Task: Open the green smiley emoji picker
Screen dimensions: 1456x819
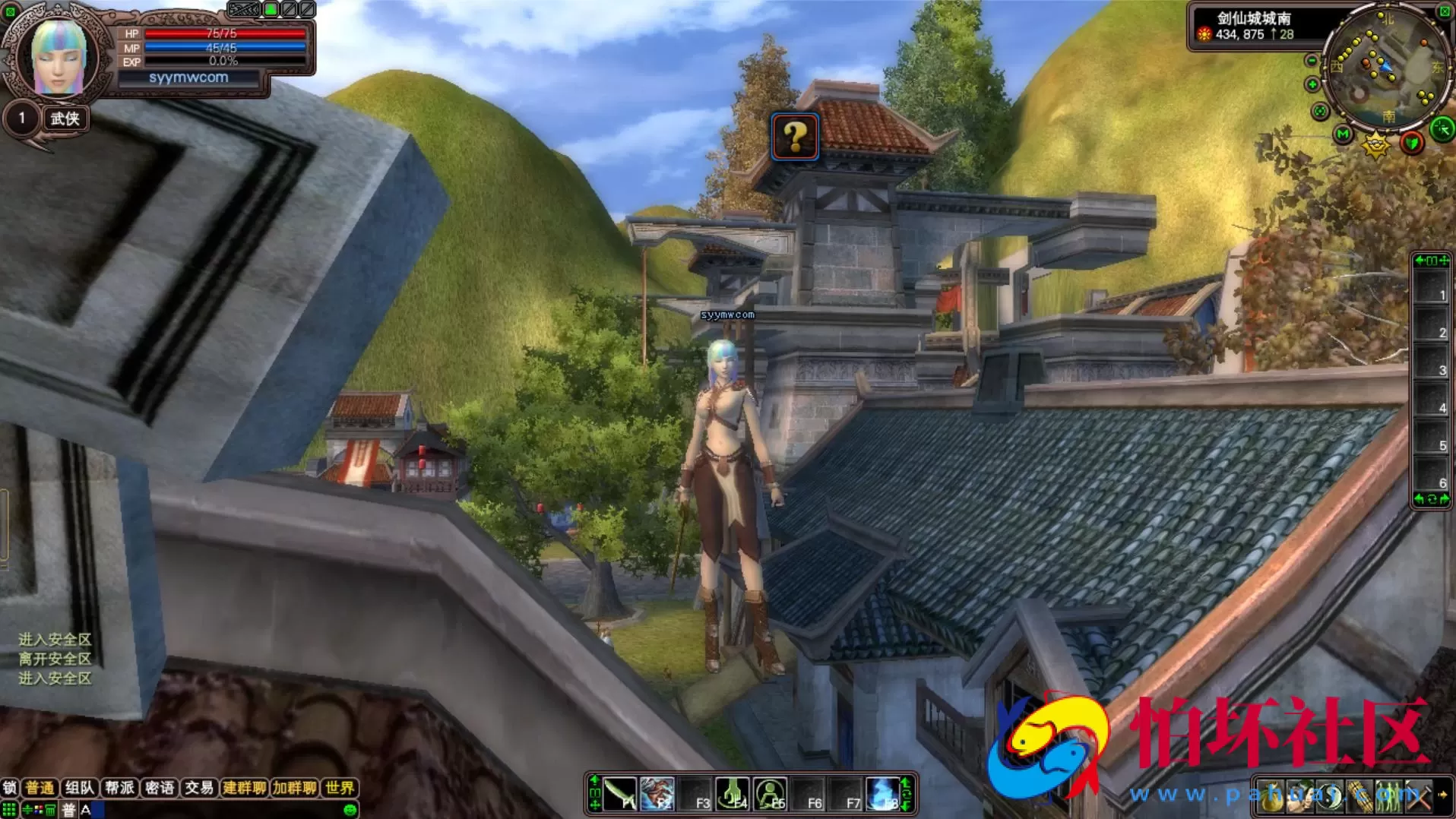Action: pyautogui.click(x=350, y=810)
